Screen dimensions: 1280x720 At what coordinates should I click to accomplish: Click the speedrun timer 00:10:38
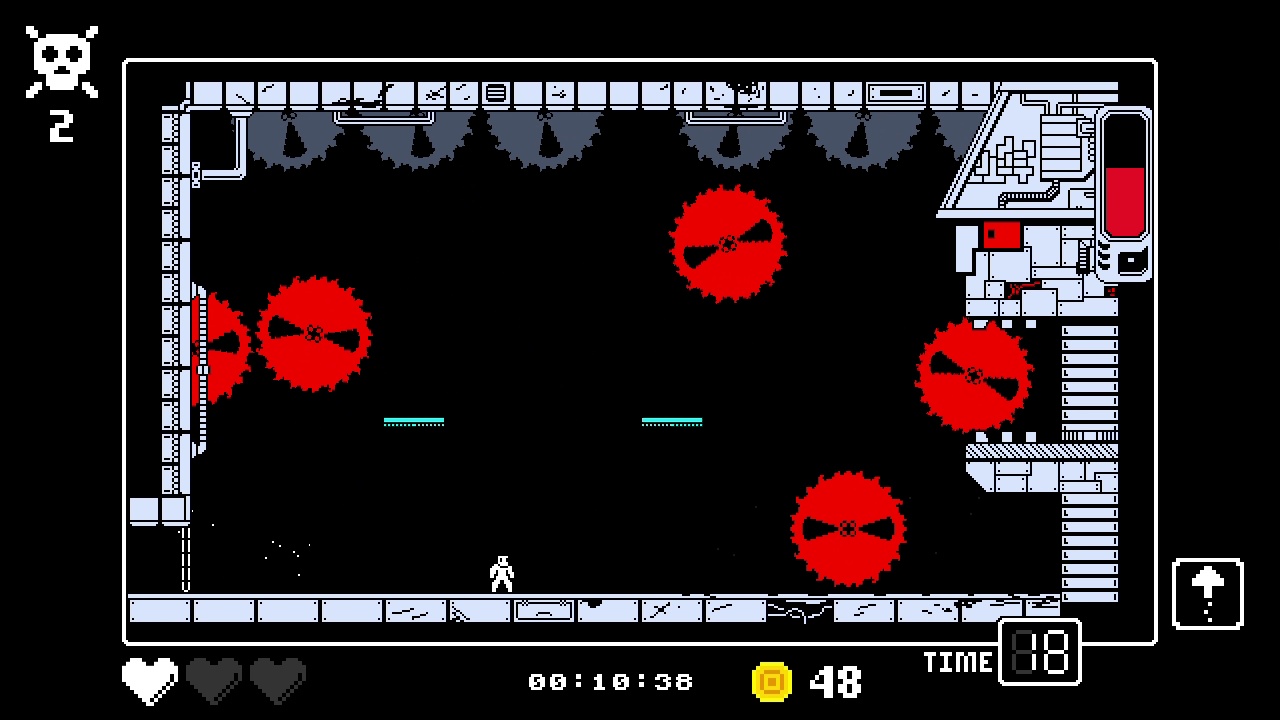611,681
